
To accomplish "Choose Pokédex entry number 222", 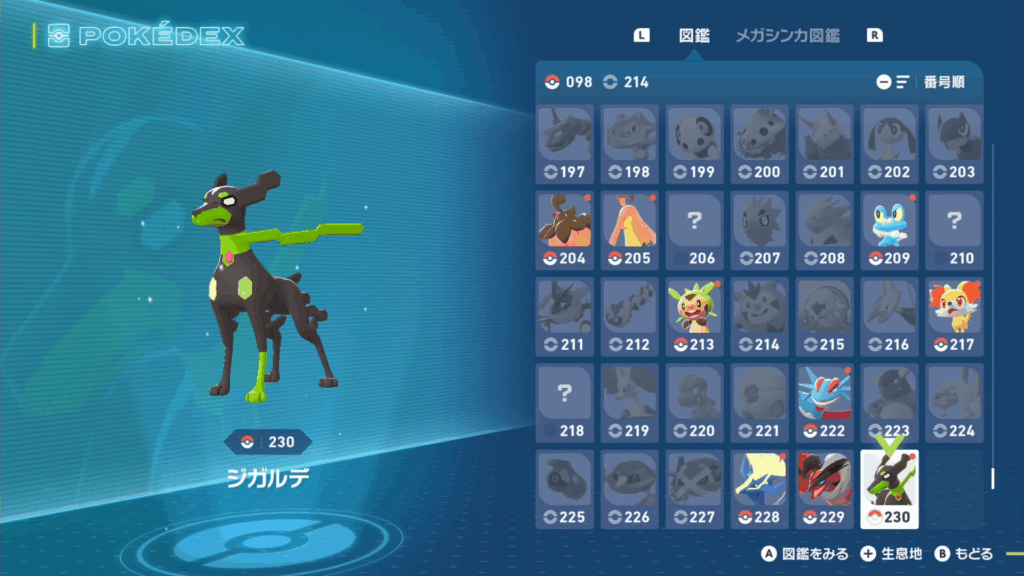I will (x=824, y=403).
